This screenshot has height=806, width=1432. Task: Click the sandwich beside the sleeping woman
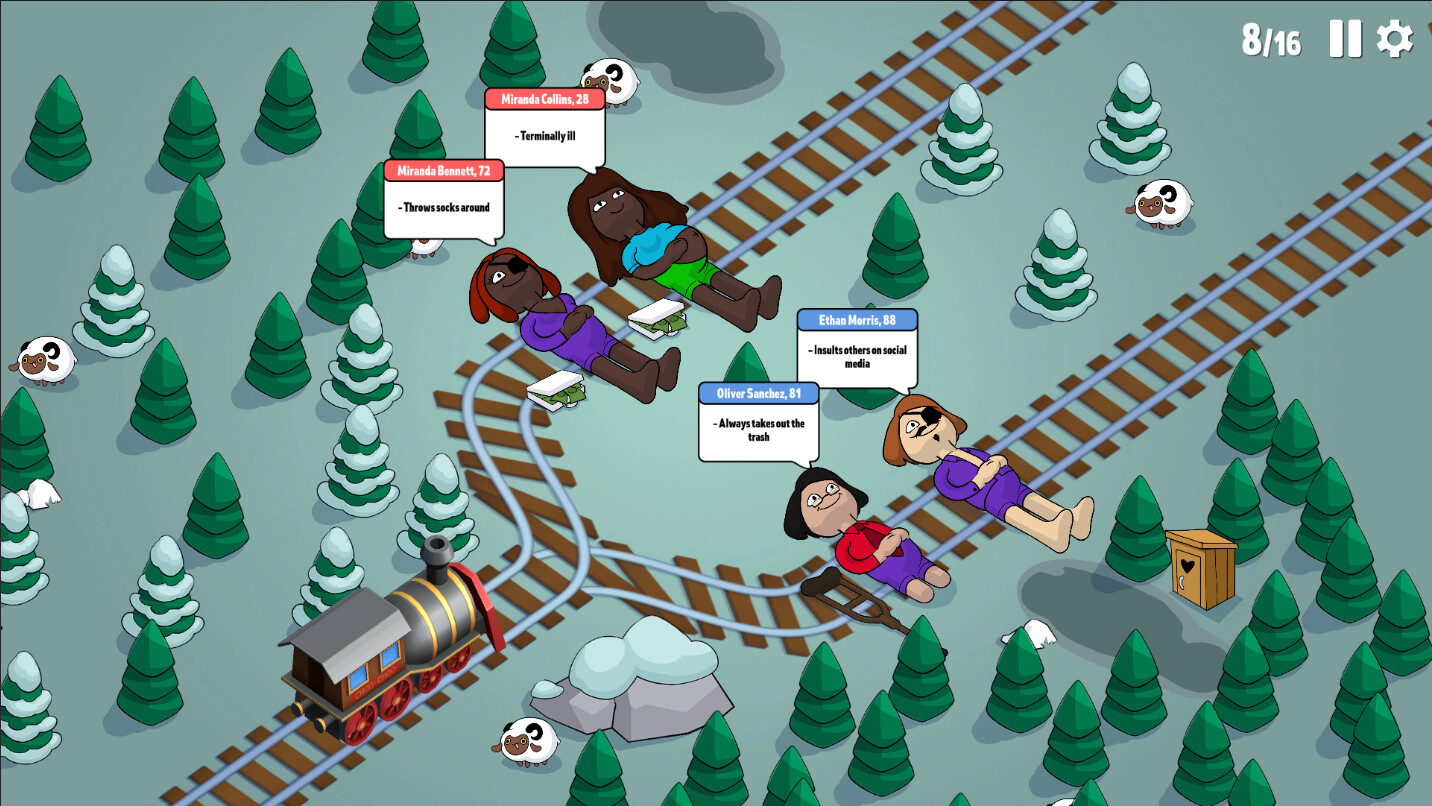click(x=655, y=320)
